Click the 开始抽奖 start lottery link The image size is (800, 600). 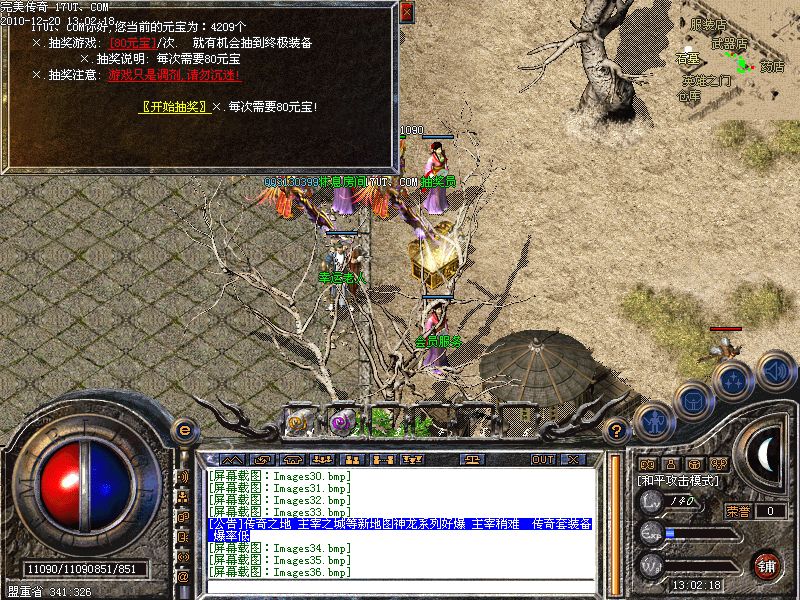[174, 106]
